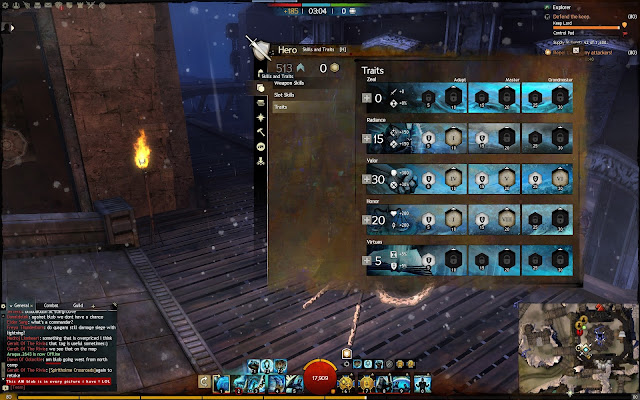Switch to the Combat chat tab
The height and width of the screenshot is (400, 640).
pos(51,304)
